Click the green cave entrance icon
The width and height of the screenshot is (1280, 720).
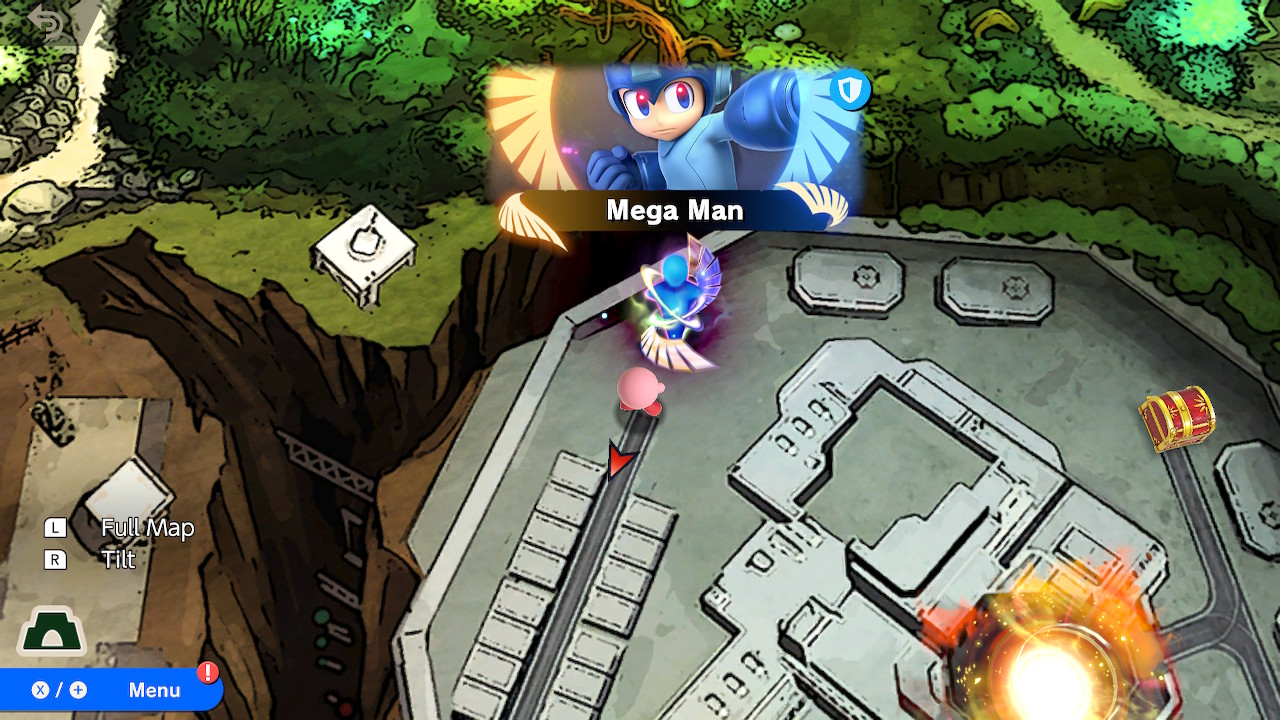tap(52, 633)
